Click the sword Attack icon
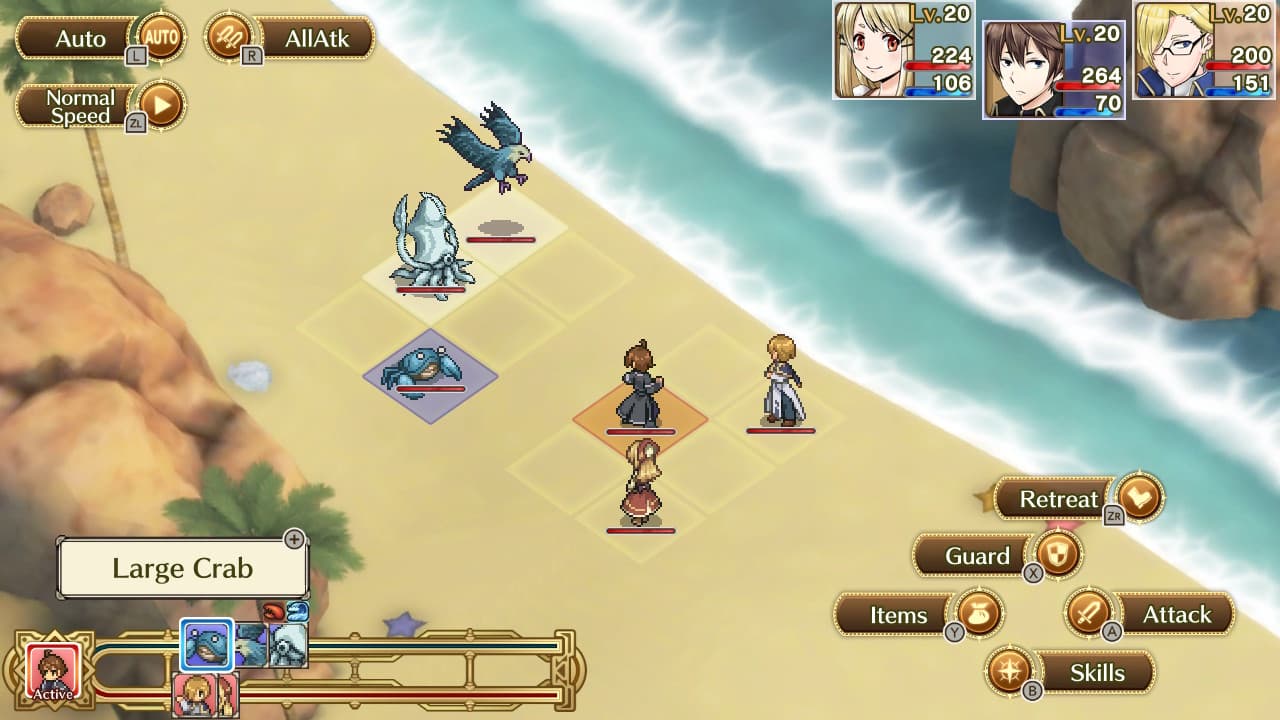This screenshot has width=1280, height=720. click(x=1091, y=615)
